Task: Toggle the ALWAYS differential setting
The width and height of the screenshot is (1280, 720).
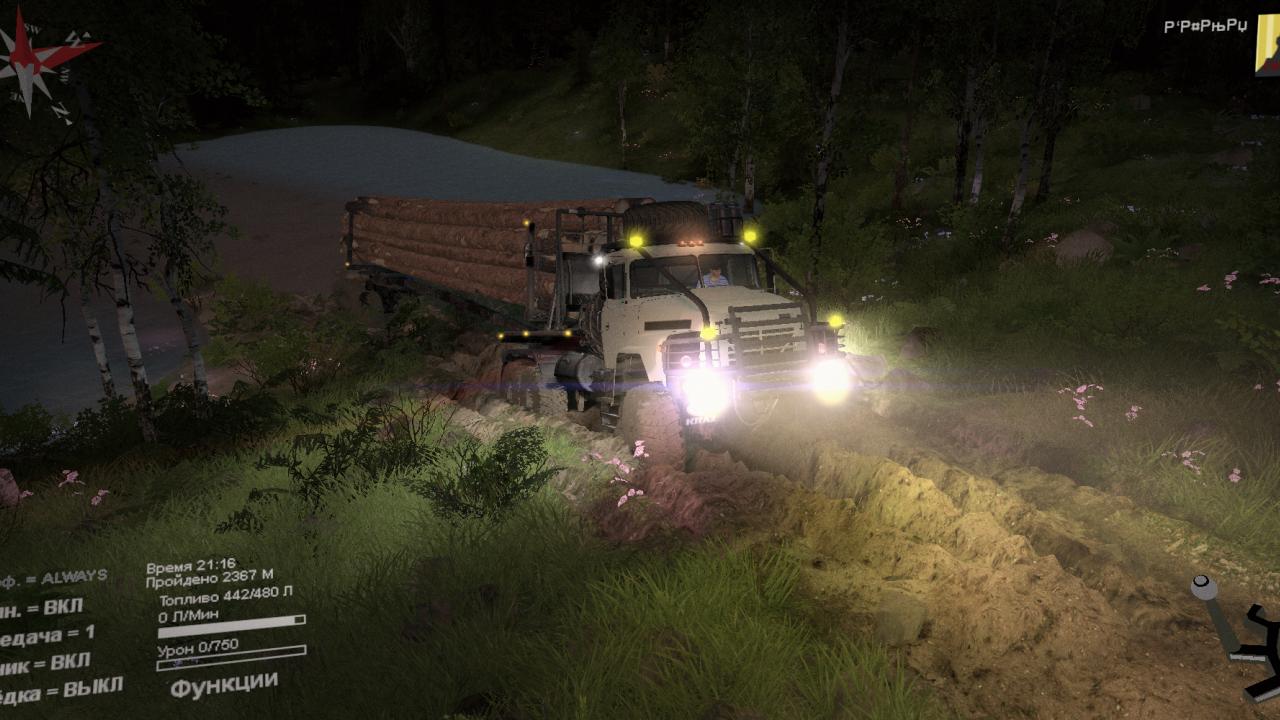Action: [55, 577]
